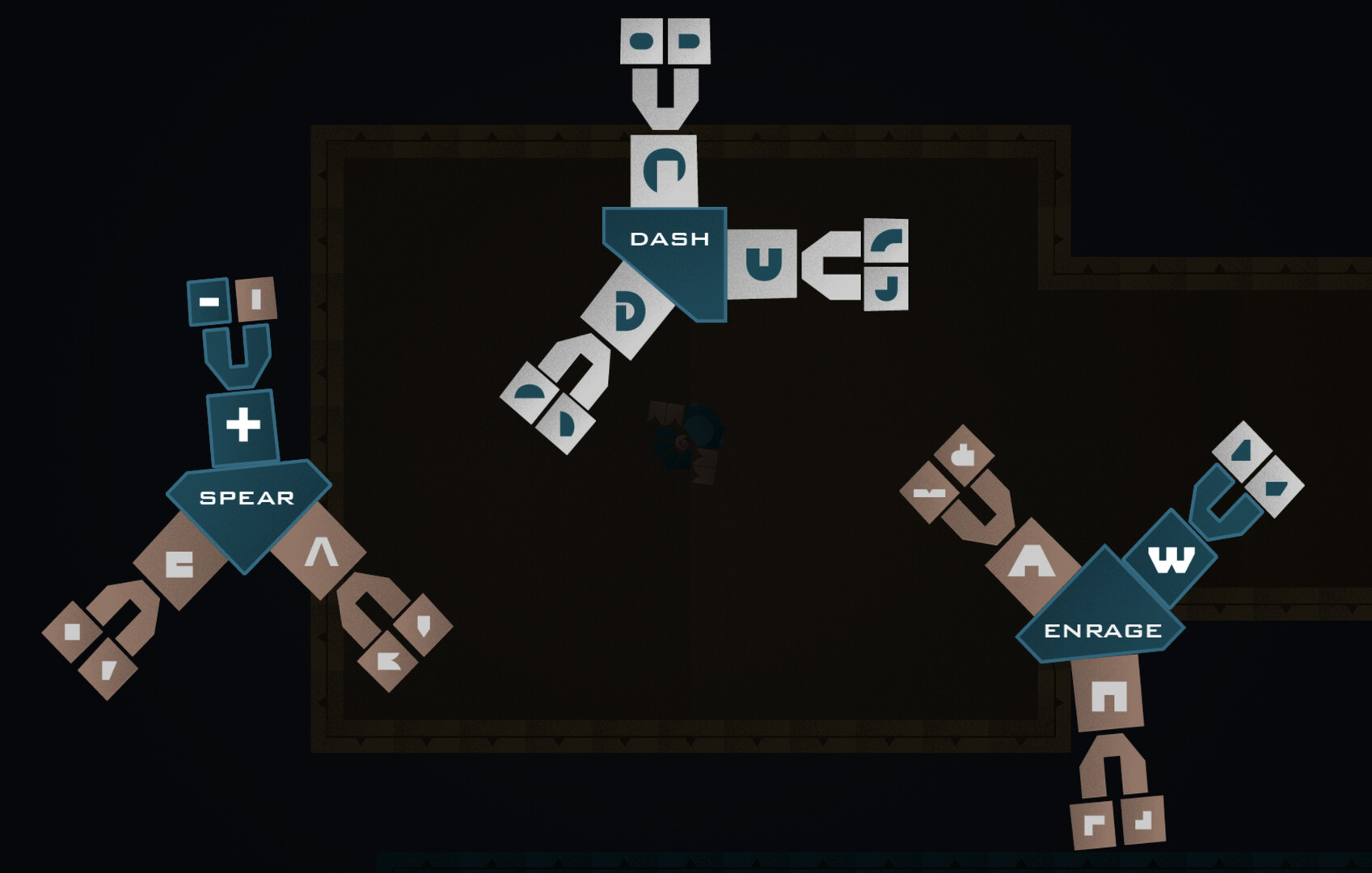Select the DASH ability label
1372x873 pixels.
click(671, 238)
